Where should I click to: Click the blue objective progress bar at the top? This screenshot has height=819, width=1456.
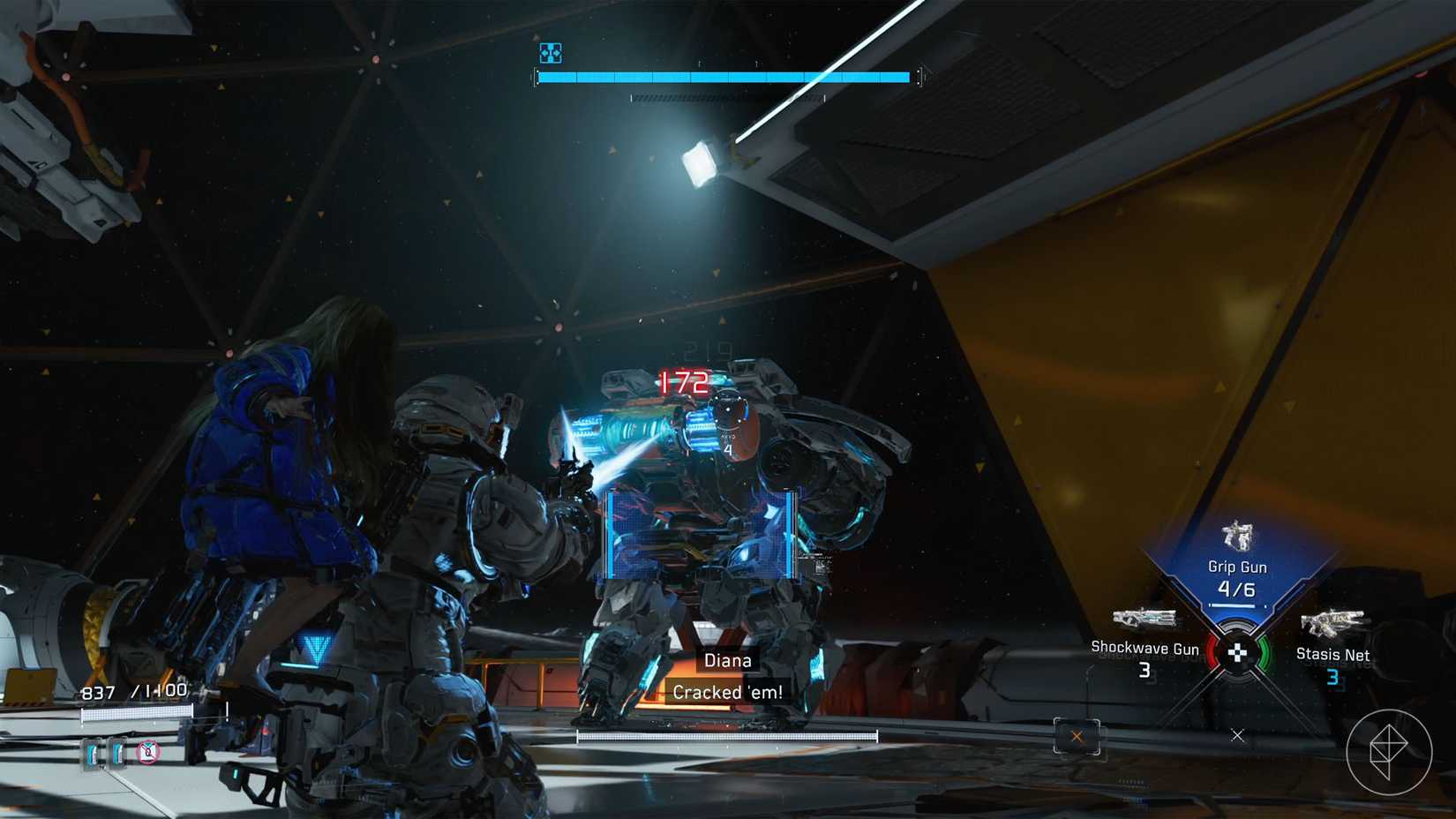pos(724,76)
